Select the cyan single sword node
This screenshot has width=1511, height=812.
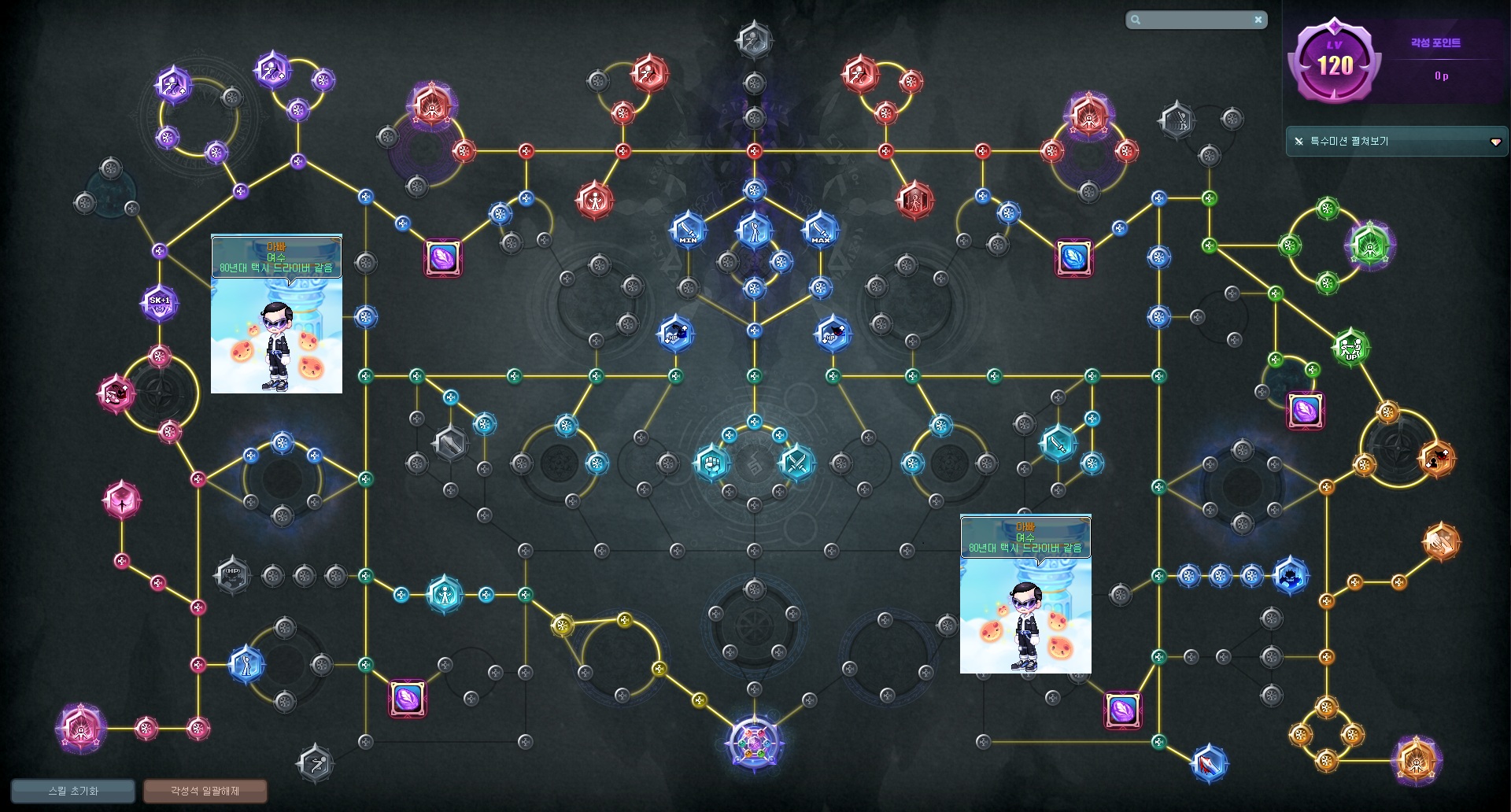(x=1058, y=445)
